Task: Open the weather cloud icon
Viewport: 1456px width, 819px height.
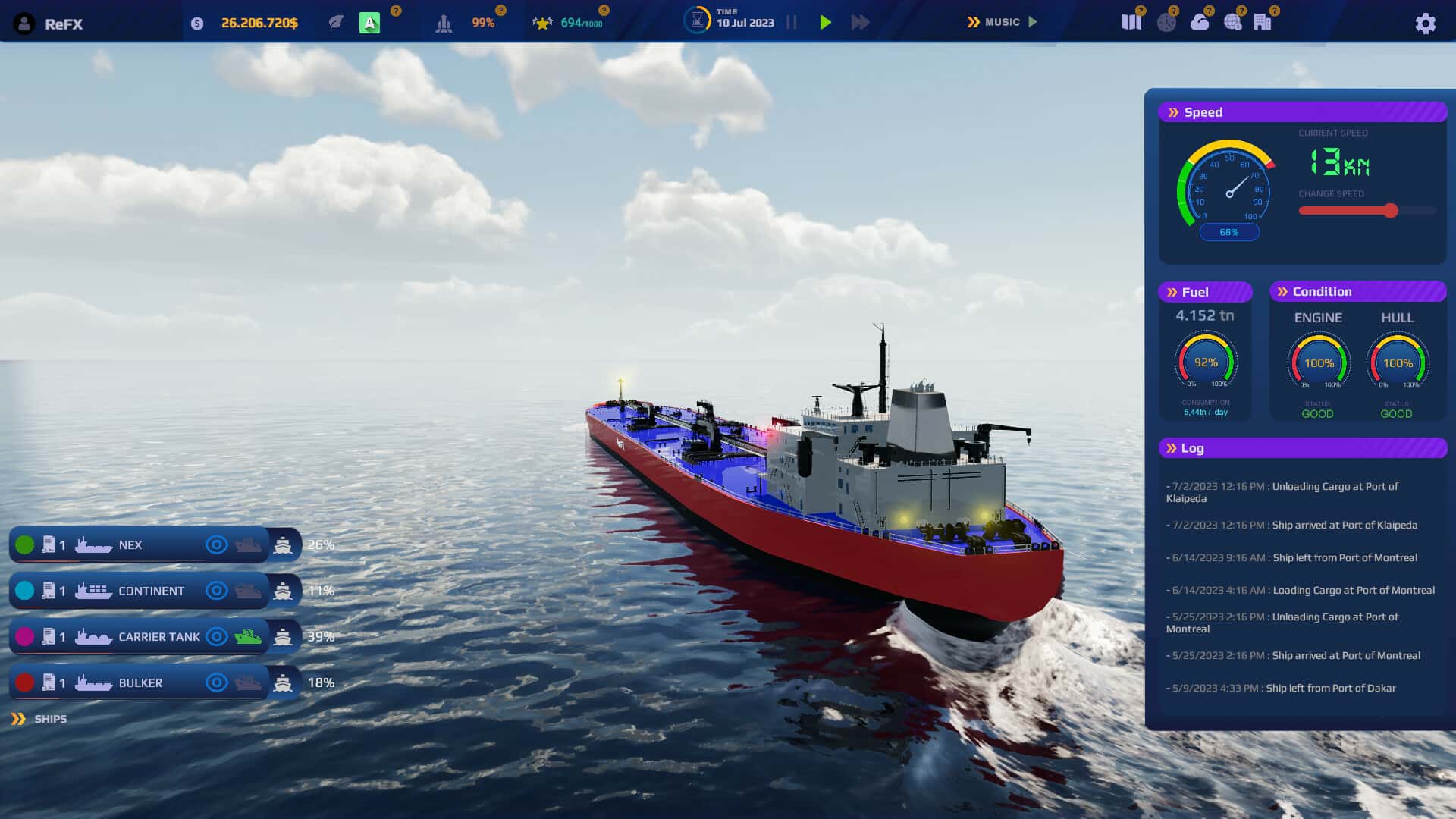Action: [x=1200, y=23]
